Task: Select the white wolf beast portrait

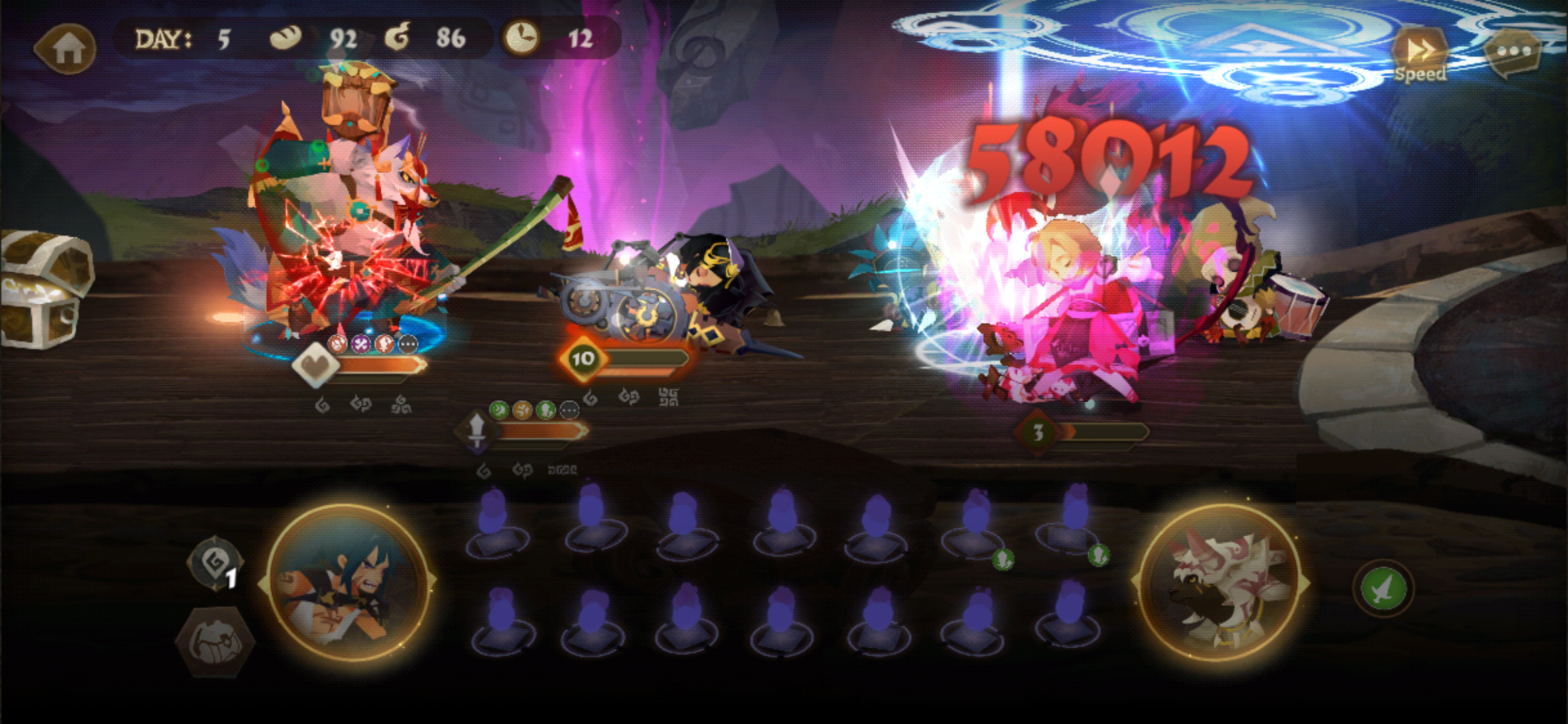Action: [x=1221, y=583]
